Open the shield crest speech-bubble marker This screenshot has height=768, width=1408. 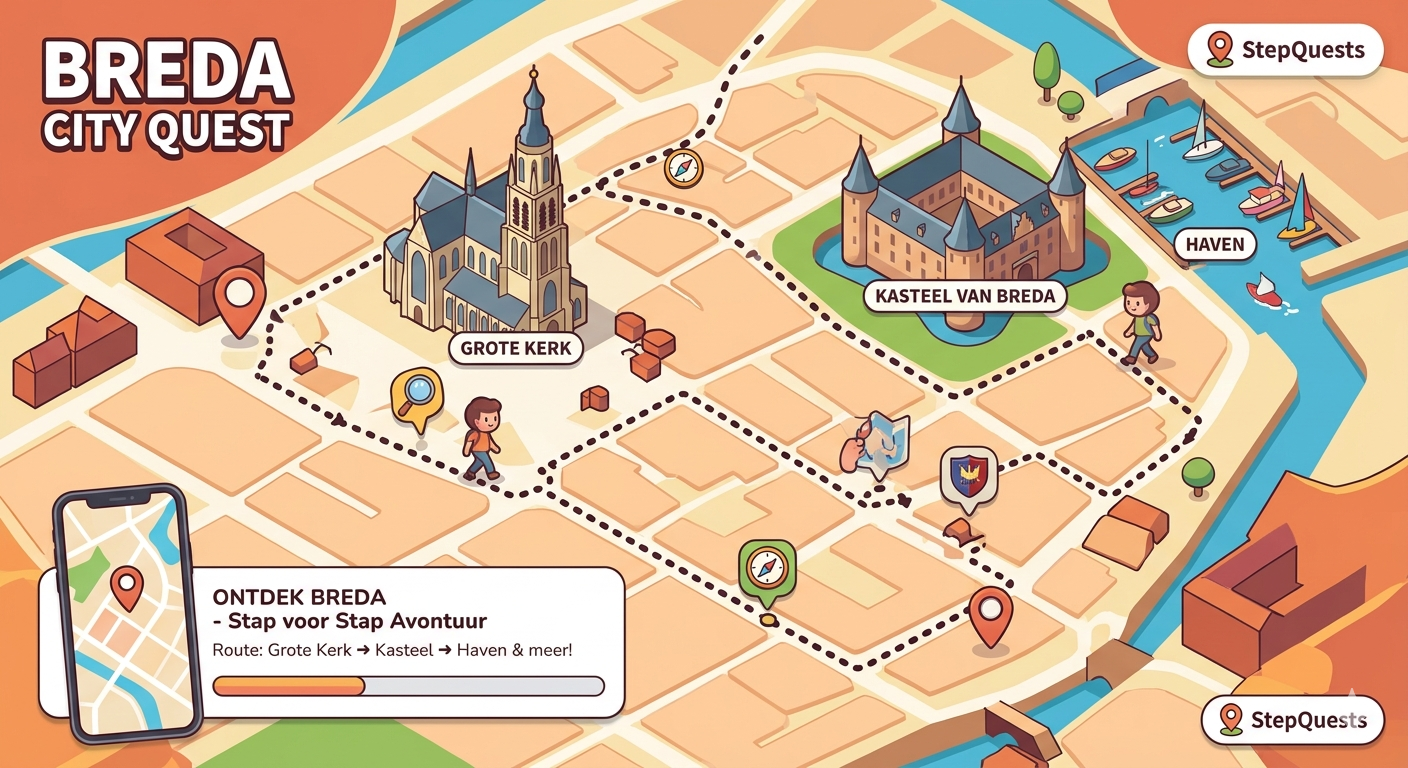pos(968,474)
